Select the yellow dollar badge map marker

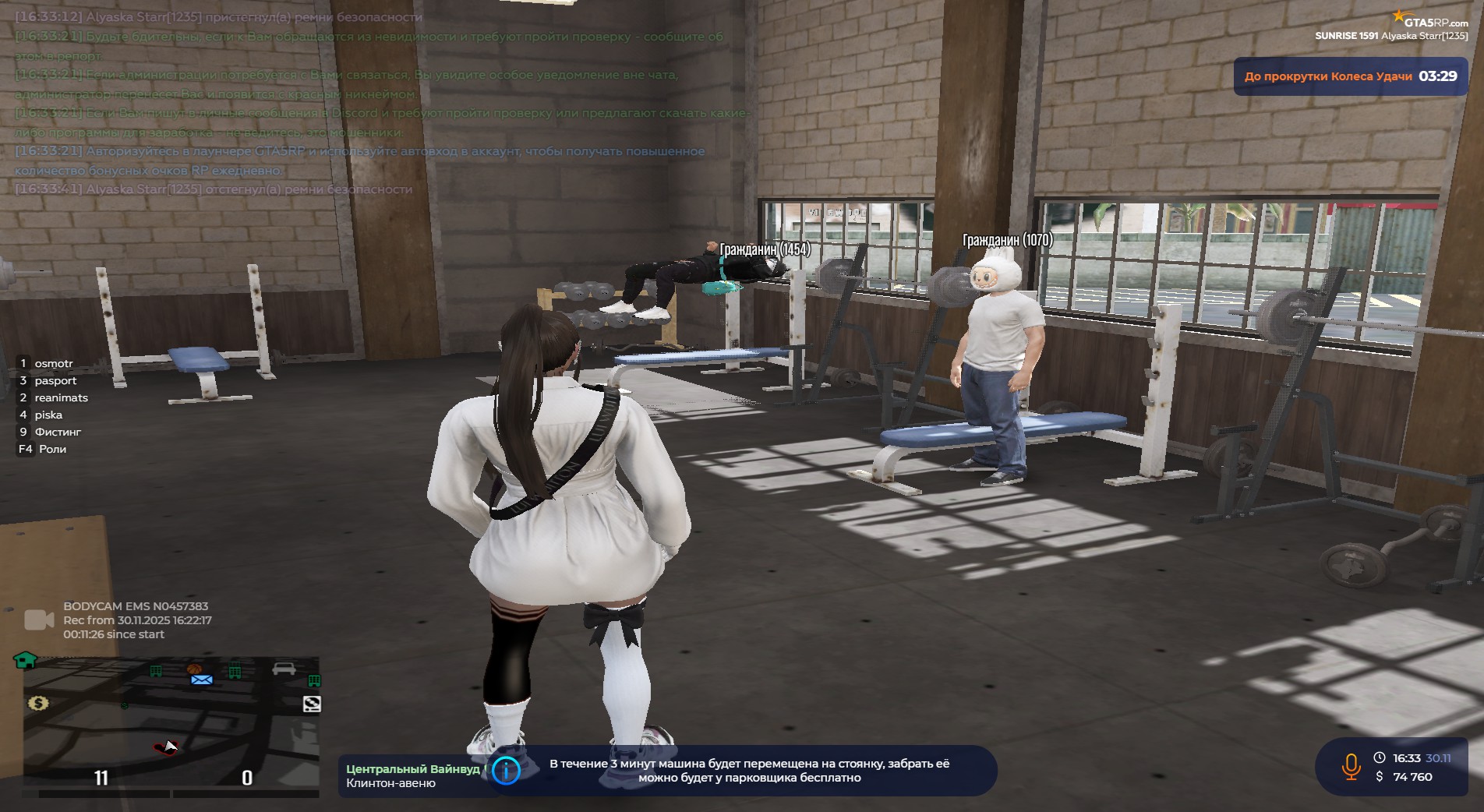pyautogui.click(x=38, y=704)
